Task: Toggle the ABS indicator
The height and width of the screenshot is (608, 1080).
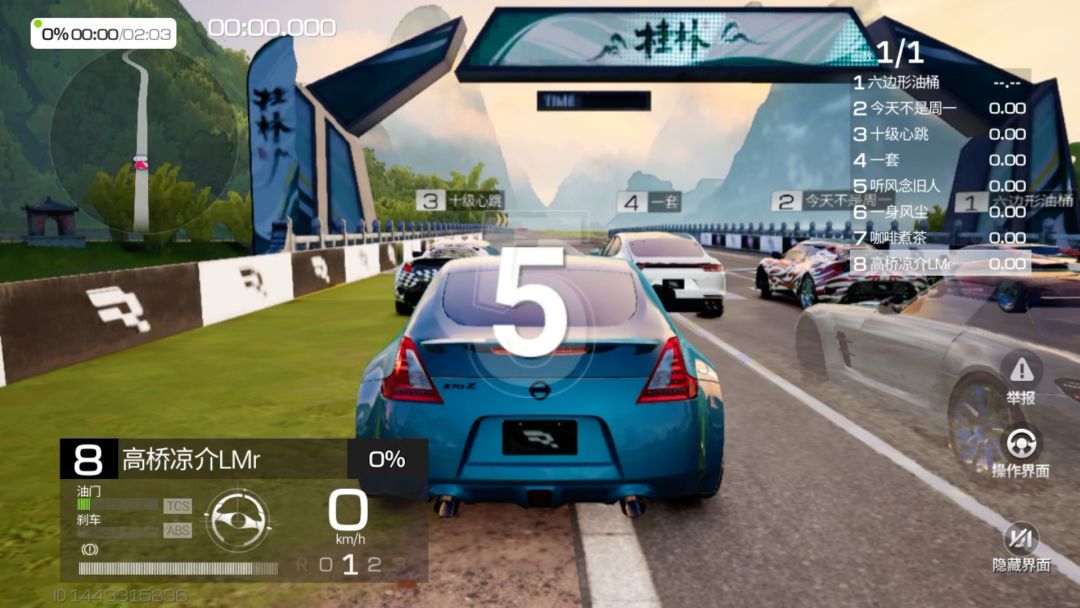Action: [x=177, y=530]
